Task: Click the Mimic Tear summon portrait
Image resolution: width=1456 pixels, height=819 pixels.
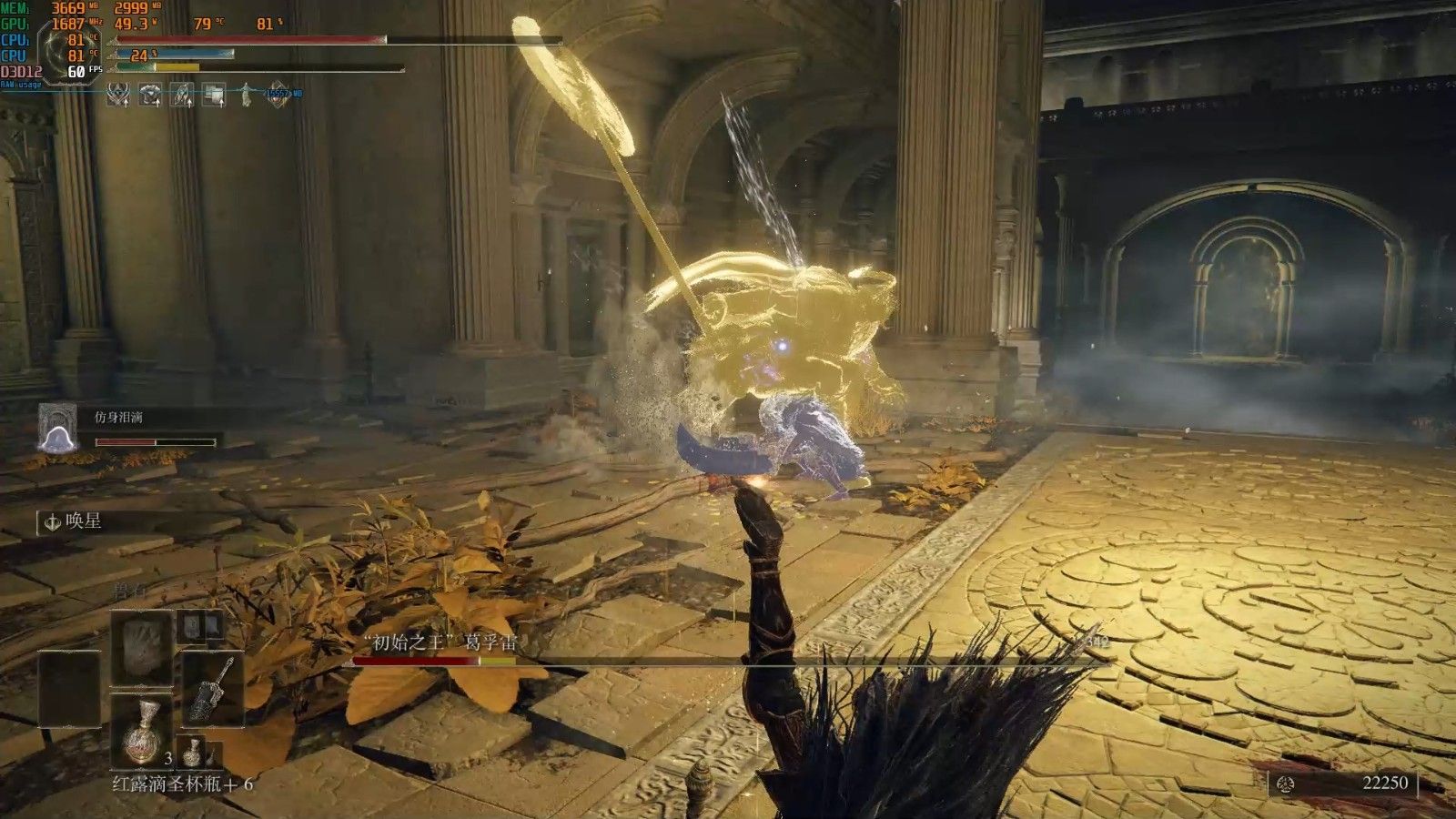Action: pyautogui.click(x=56, y=427)
